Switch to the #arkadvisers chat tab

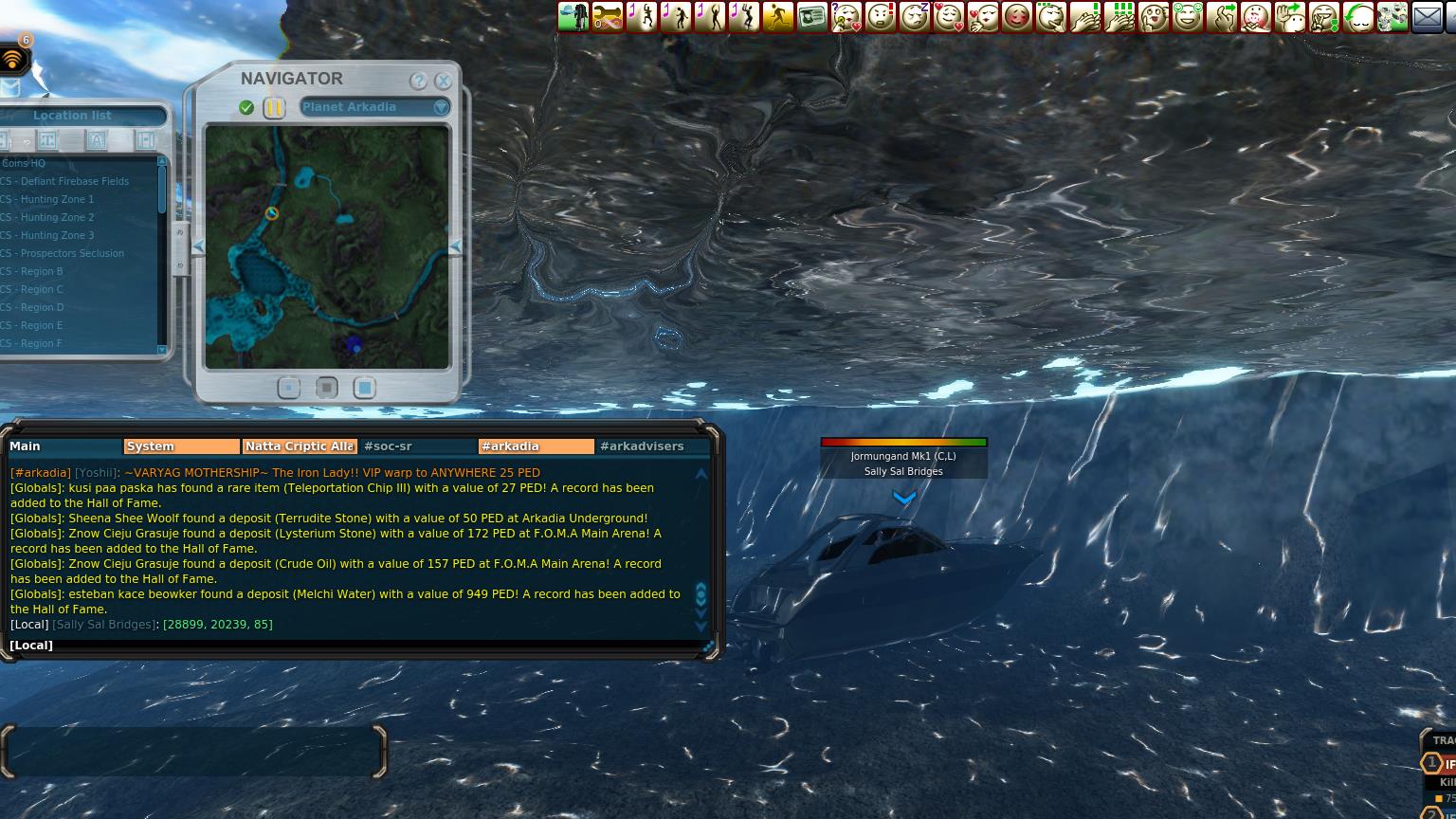pos(653,446)
